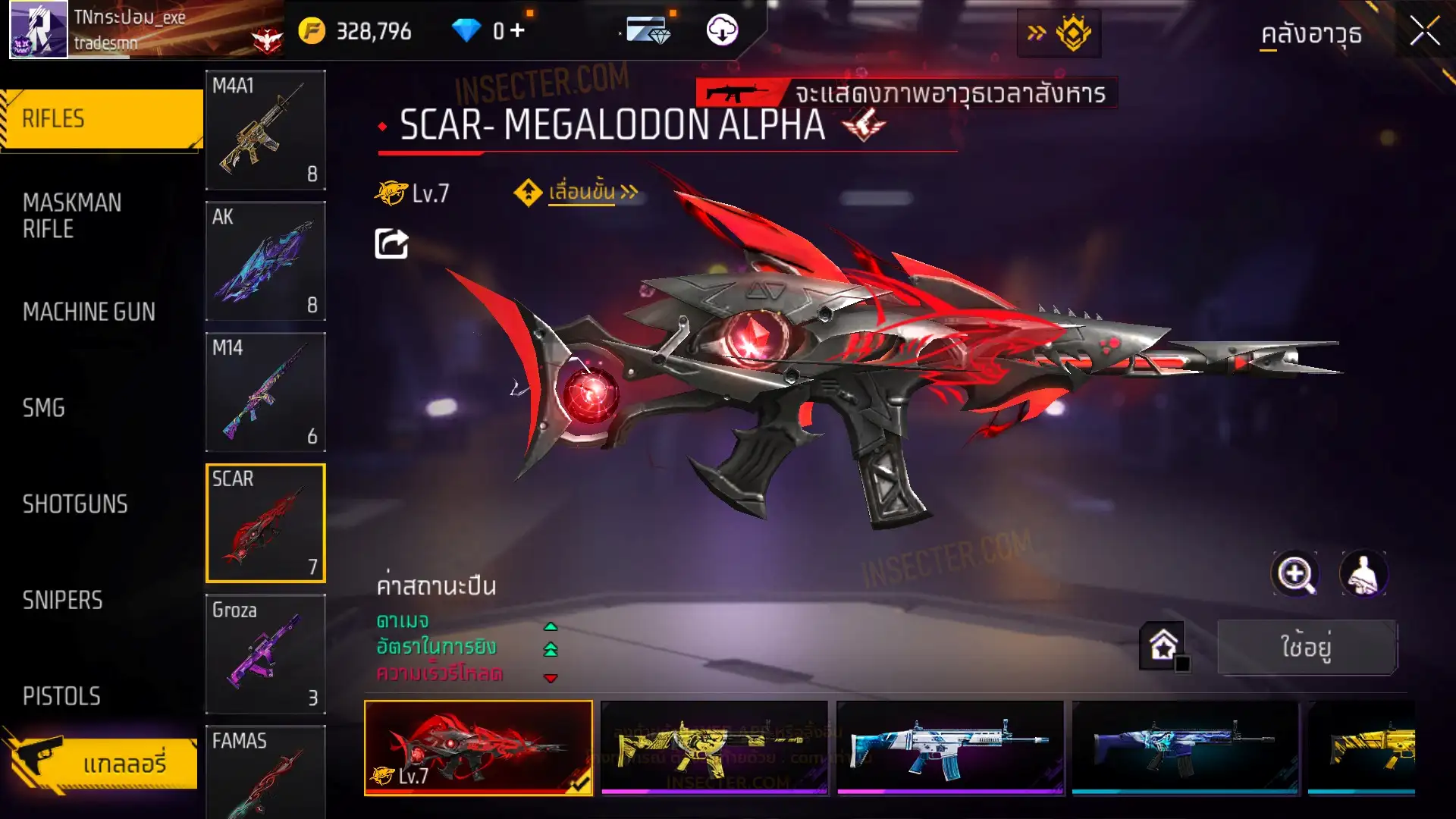Select the yellow tiger SCAR skin
1456x819 pixels.
point(714,748)
